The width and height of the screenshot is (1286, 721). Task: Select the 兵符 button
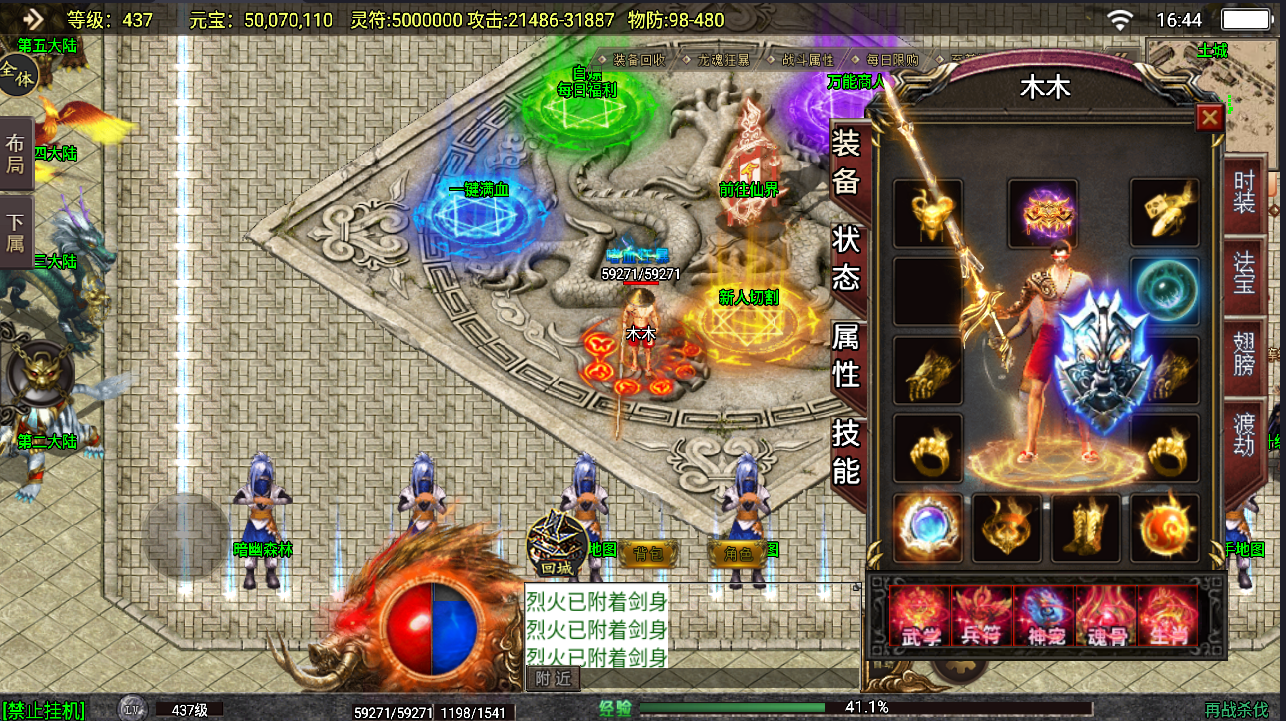coord(982,616)
